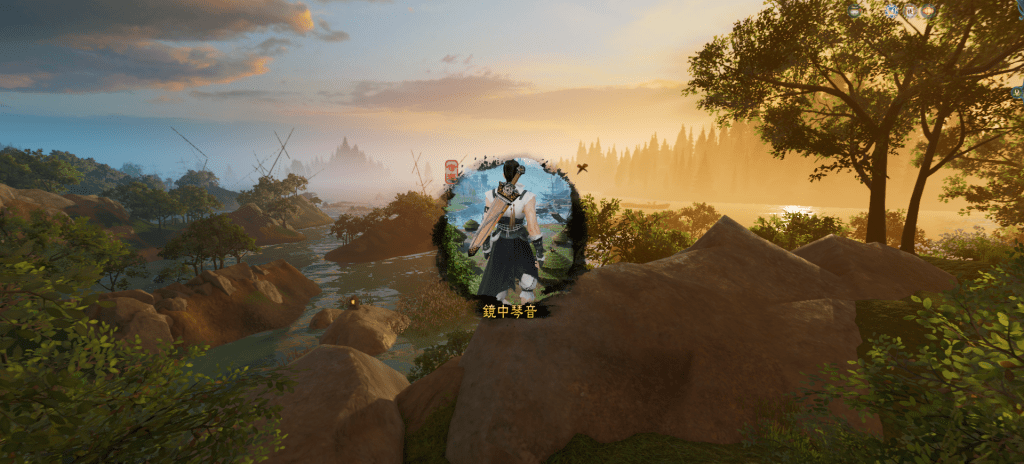Select the blue circular emblem icon
1024x464 pixels.
tap(892, 11)
